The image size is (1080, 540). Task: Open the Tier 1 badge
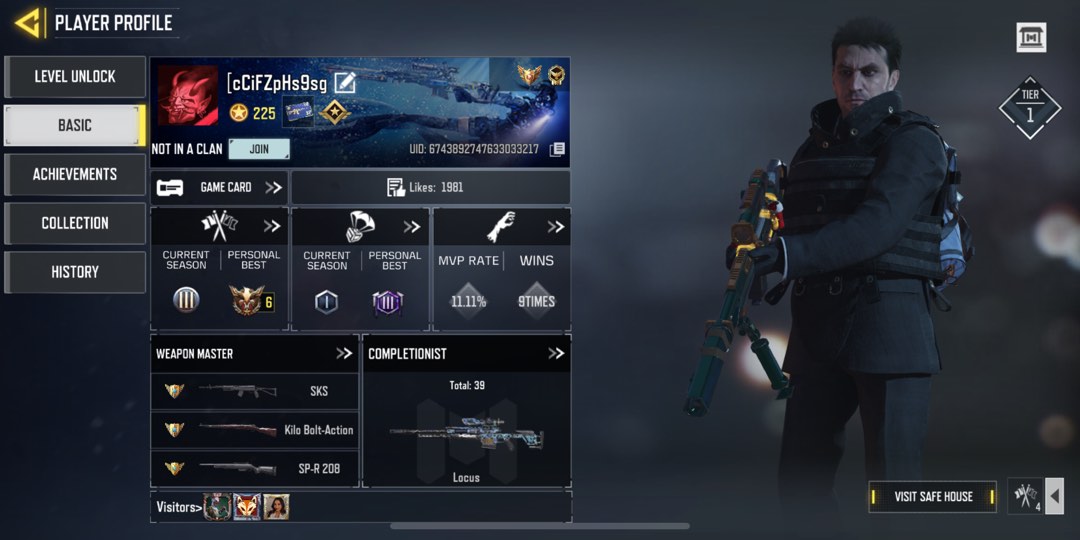point(1029,107)
